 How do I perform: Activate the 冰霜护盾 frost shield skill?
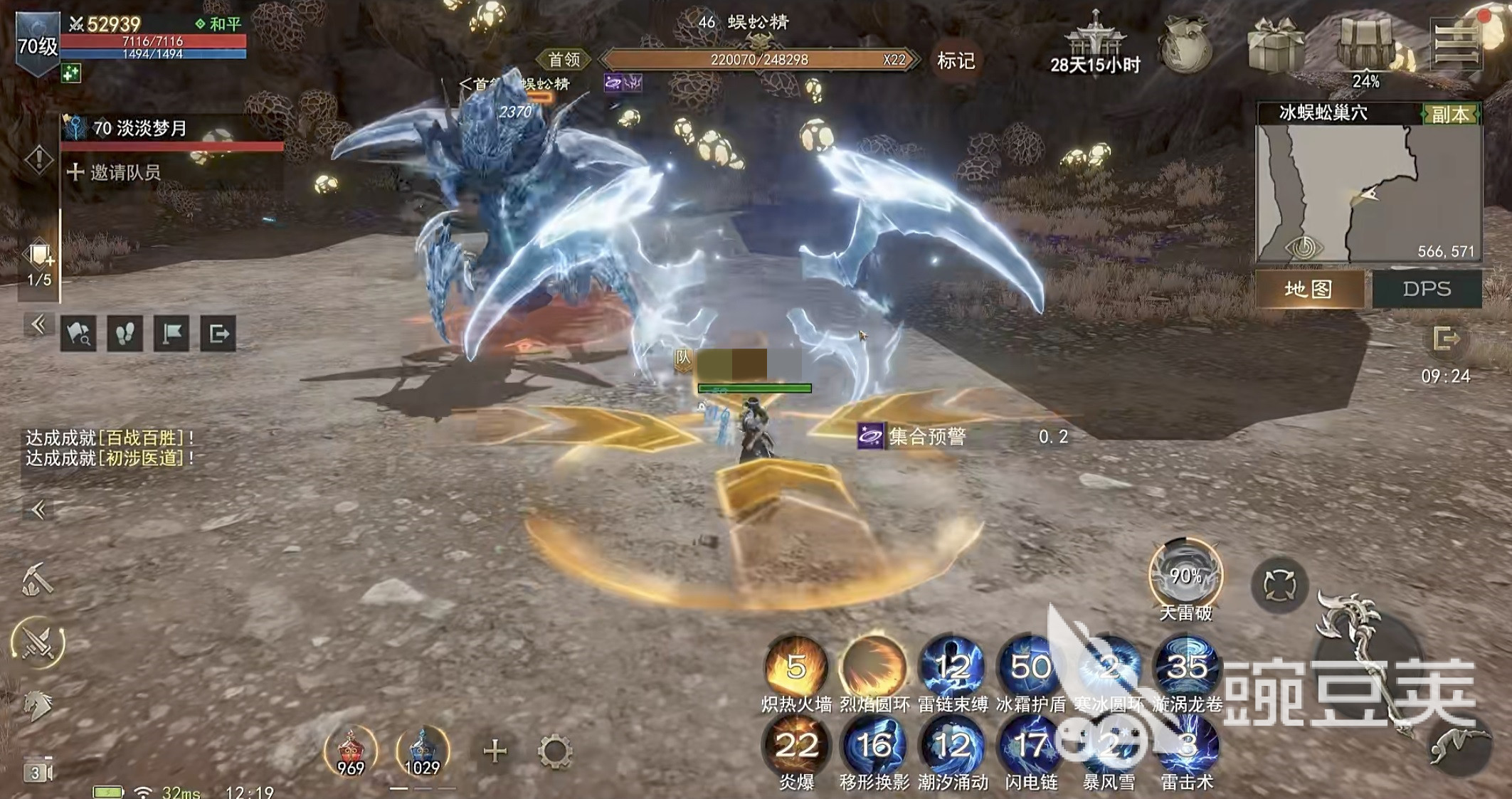point(1030,668)
